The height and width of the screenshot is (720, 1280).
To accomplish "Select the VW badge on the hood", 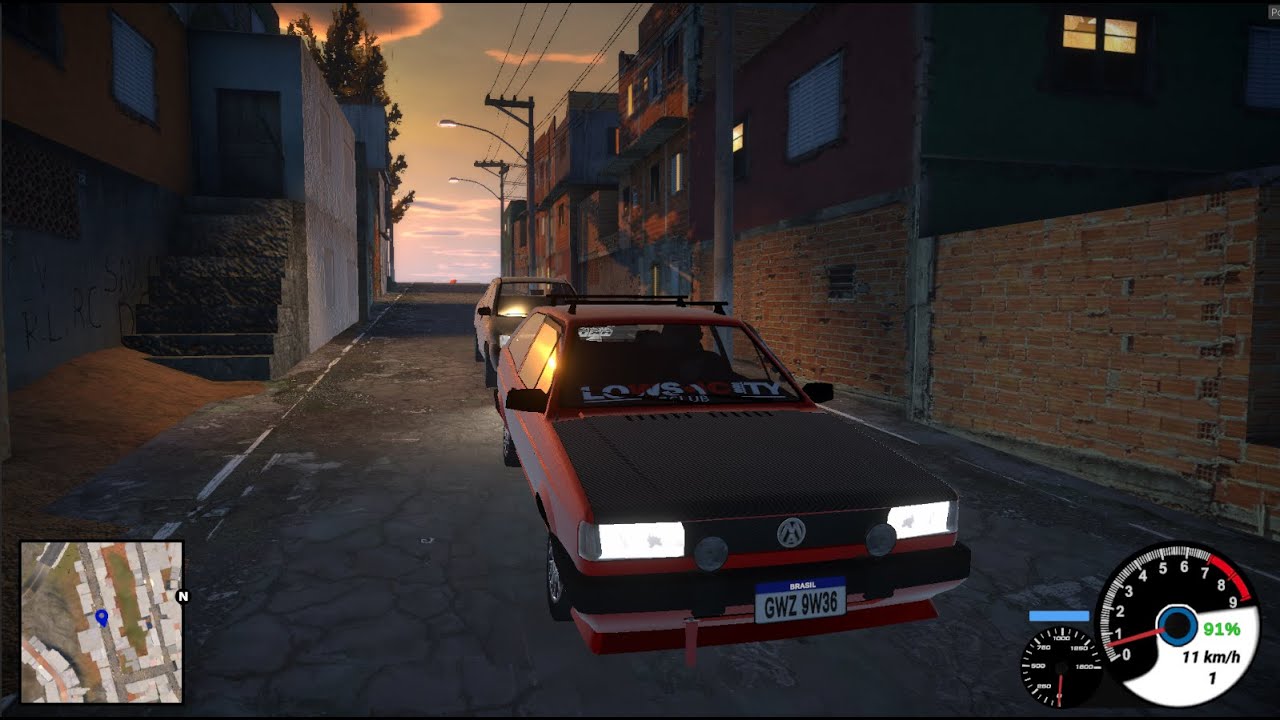I will 789,534.
